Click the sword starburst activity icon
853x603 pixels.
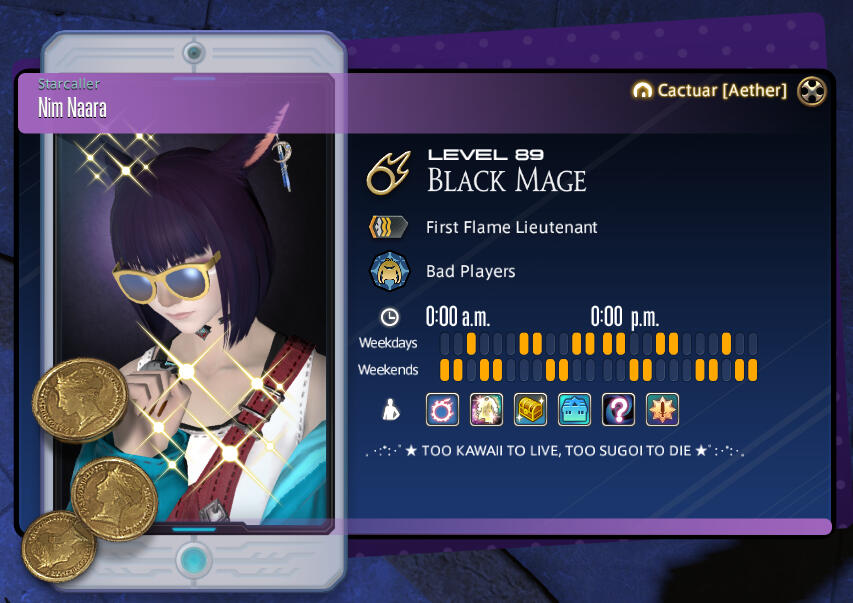click(x=662, y=409)
